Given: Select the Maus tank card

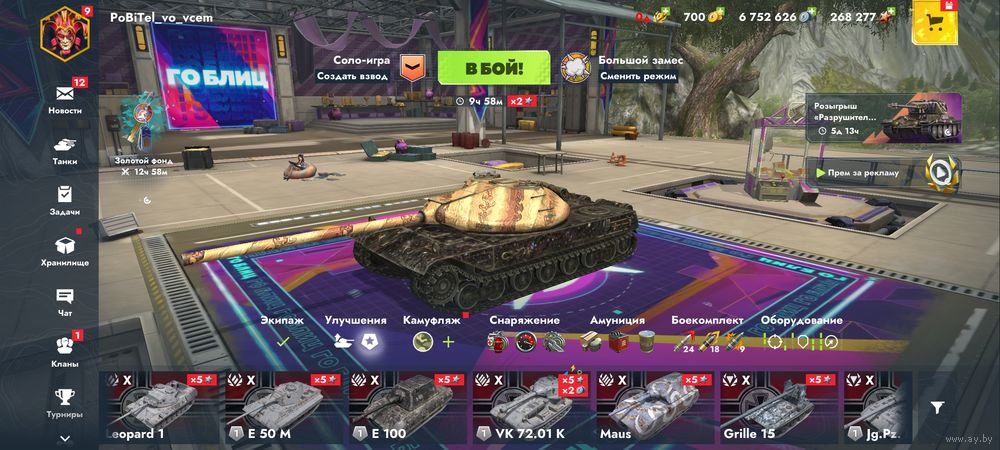Looking at the screenshot, I should [x=654, y=406].
